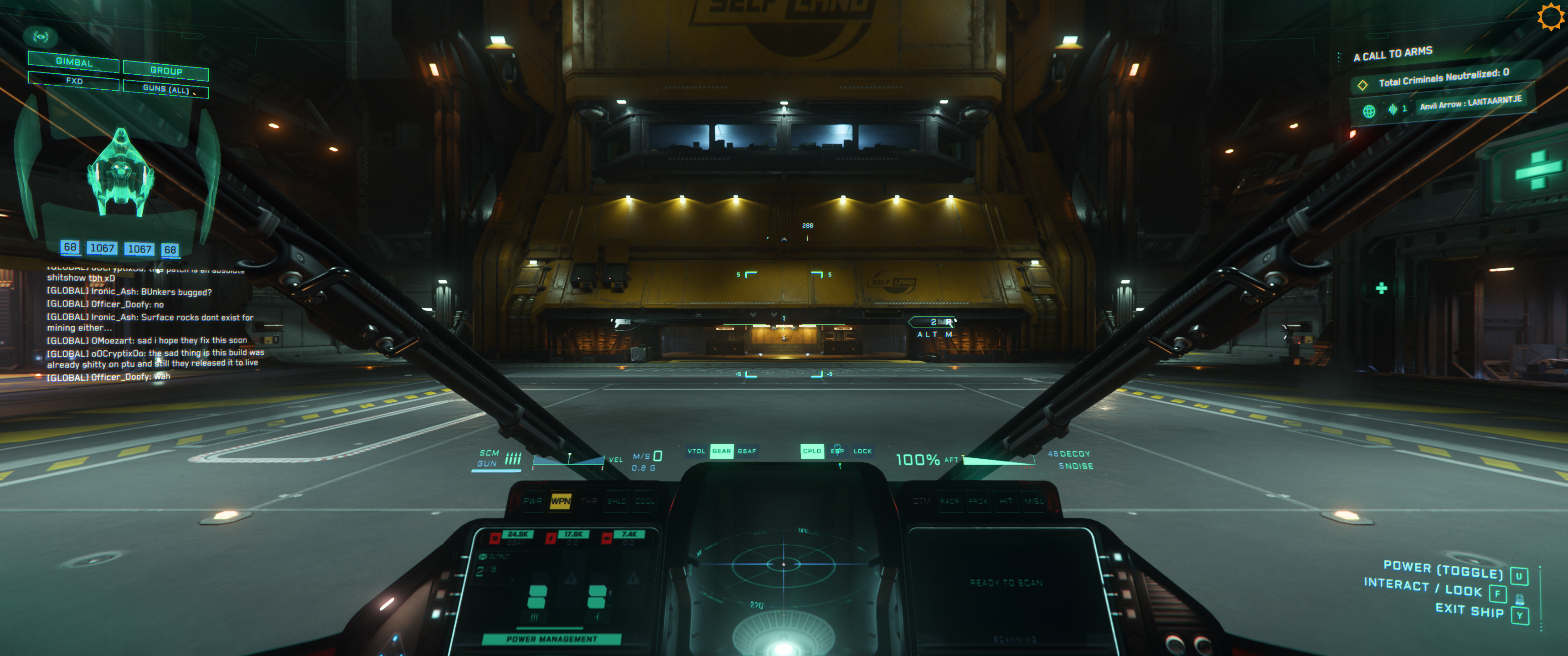The width and height of the screenshot is (1568, 656).
Task: Open the SHLD shield tab
Action: point(617,501)
